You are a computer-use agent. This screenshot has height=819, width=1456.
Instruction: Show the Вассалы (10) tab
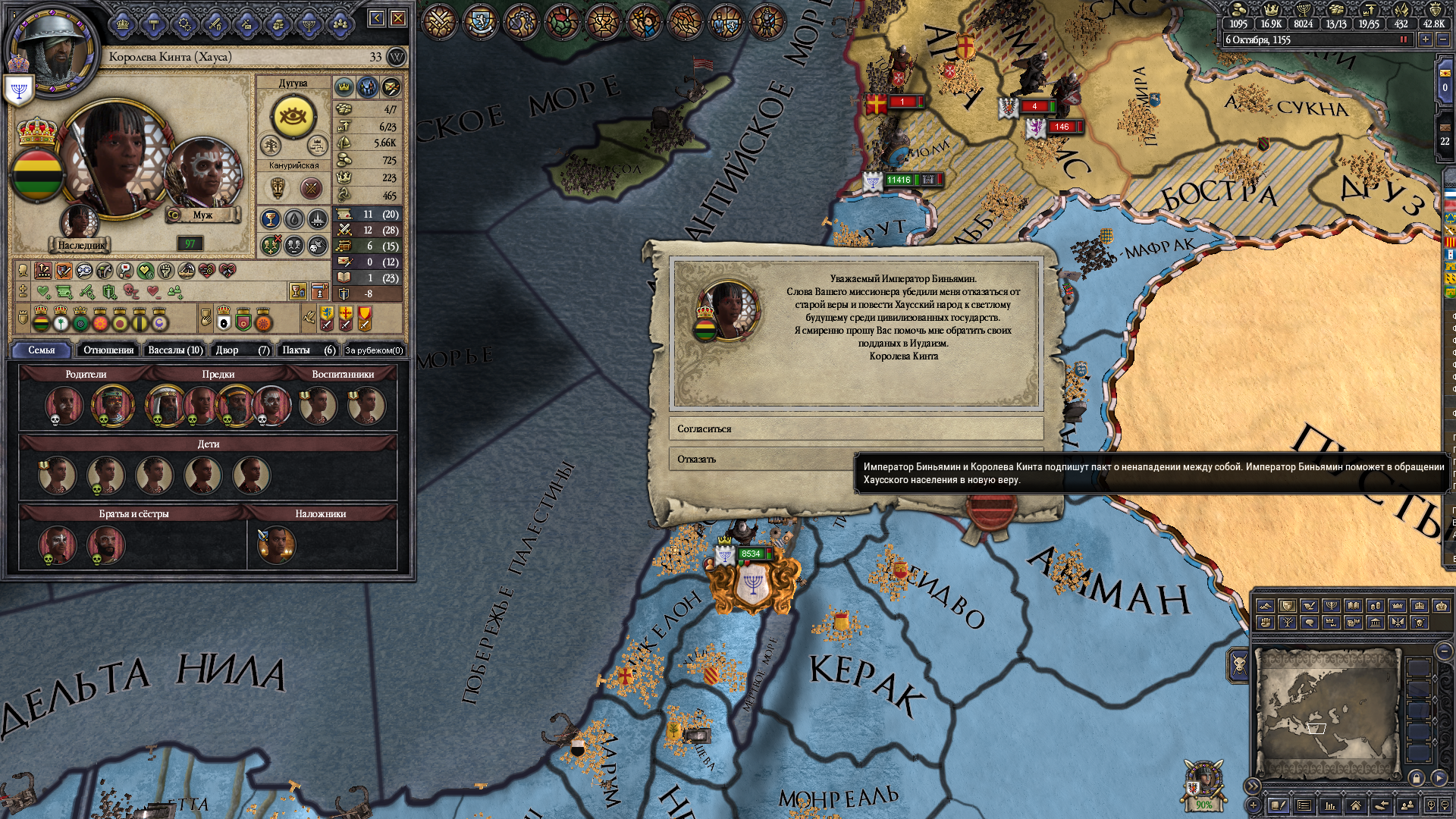click(175, 350)
